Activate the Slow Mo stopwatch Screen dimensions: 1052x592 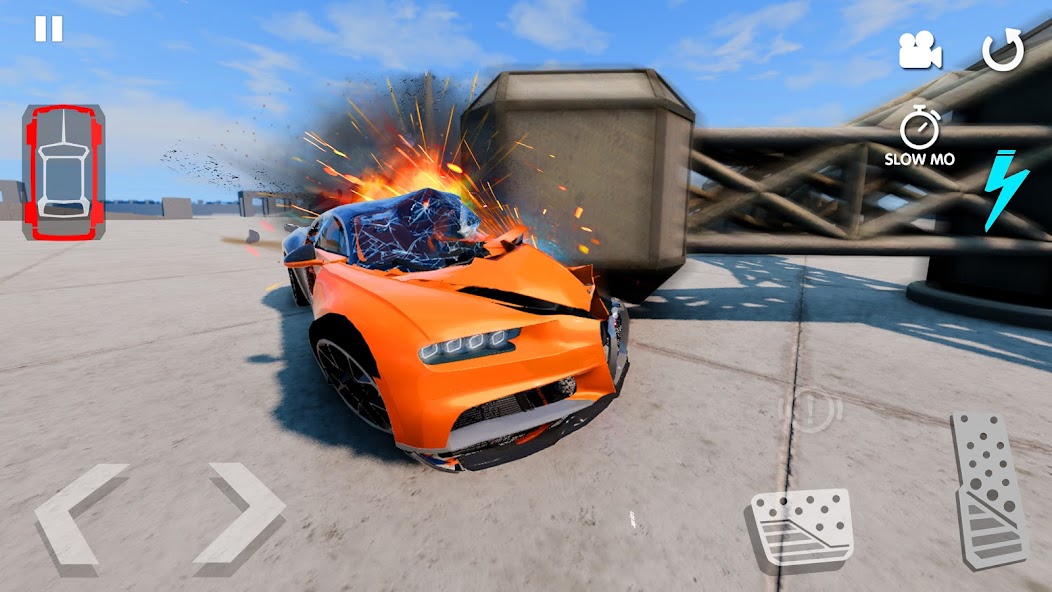click(x=919, y=137)
